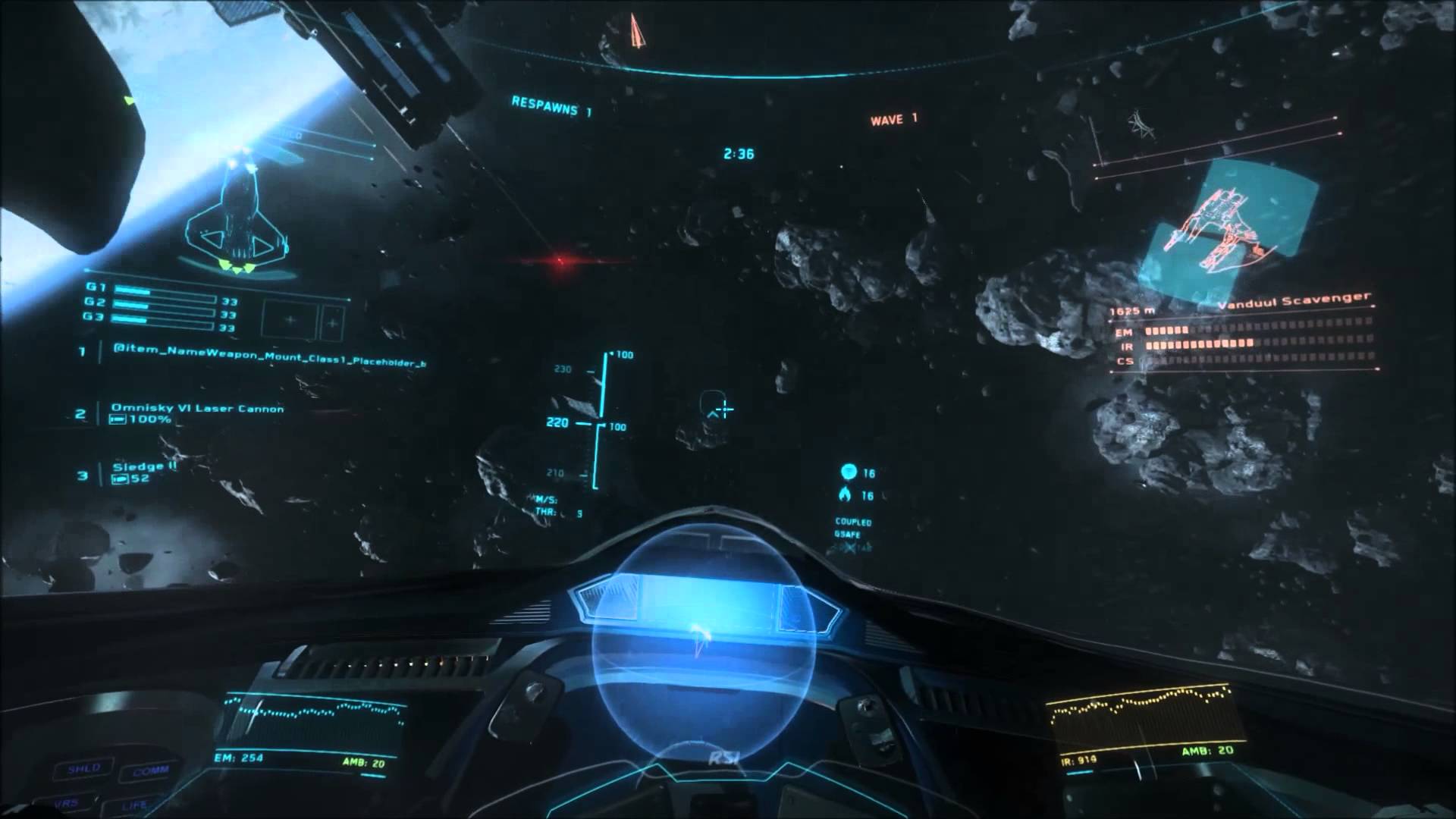The width and height of the screenshot is (1456, 819).
Task: Choose the Sledge II weapon entry
Action: pyautogui.click(x=144, y=468)
